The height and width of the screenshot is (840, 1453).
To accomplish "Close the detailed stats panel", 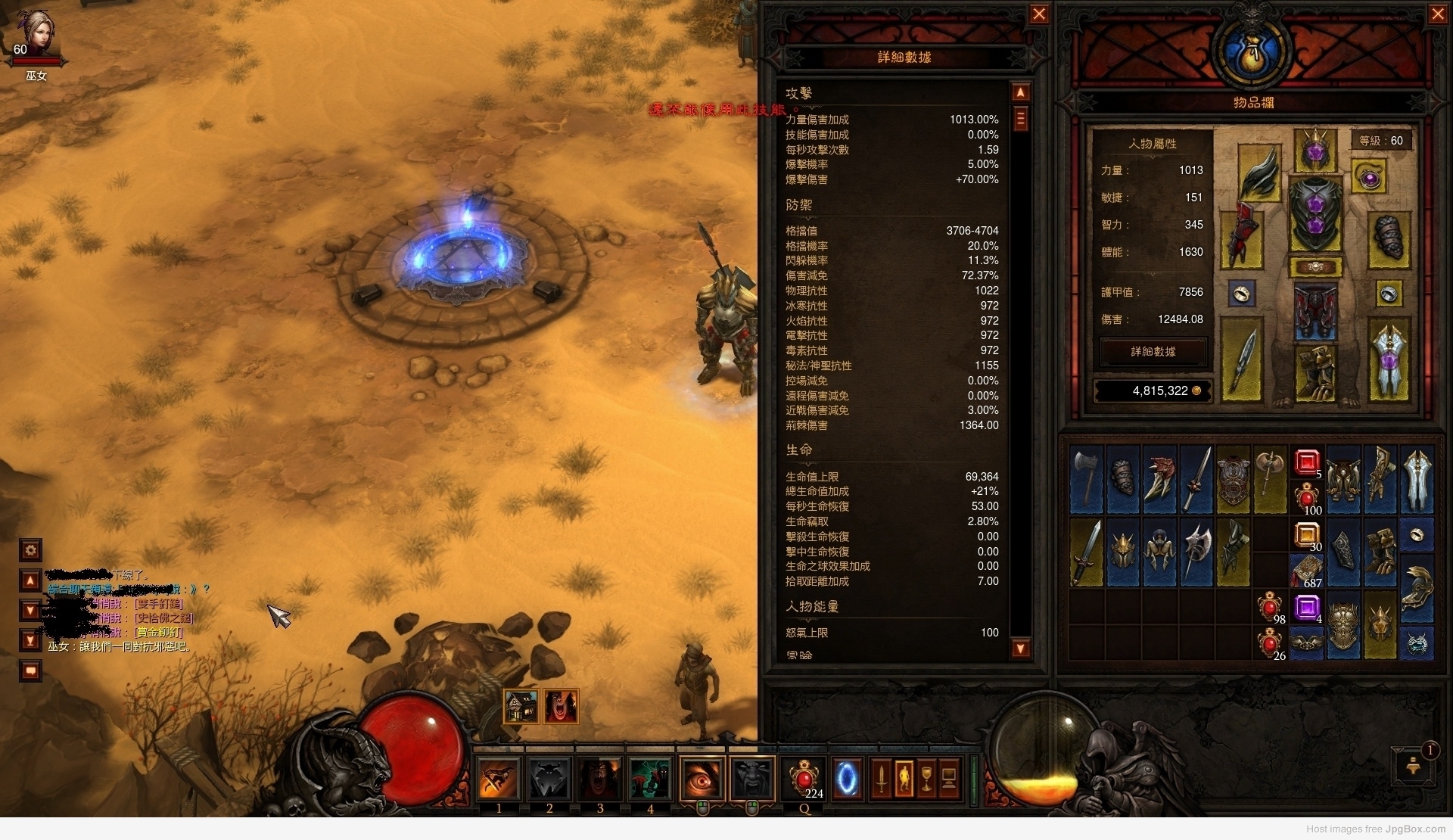I will click(1039, 14).
